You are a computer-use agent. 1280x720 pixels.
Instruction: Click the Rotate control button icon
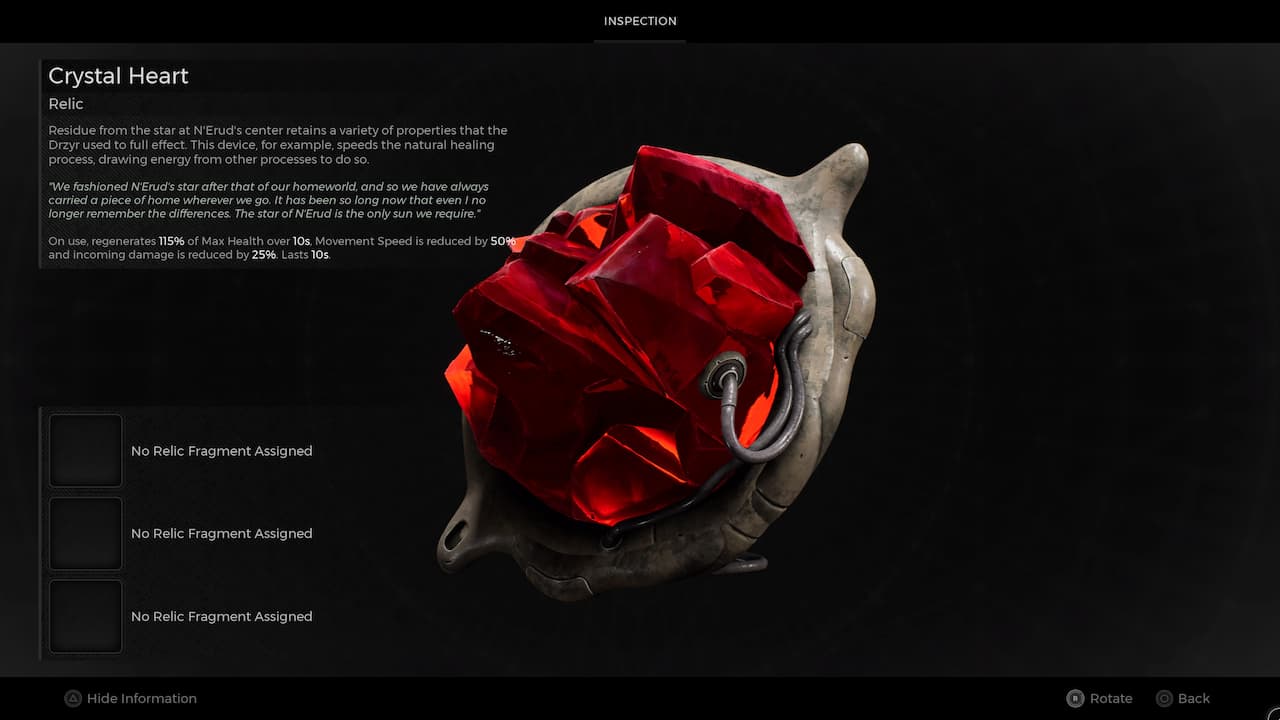(1076, 698)
